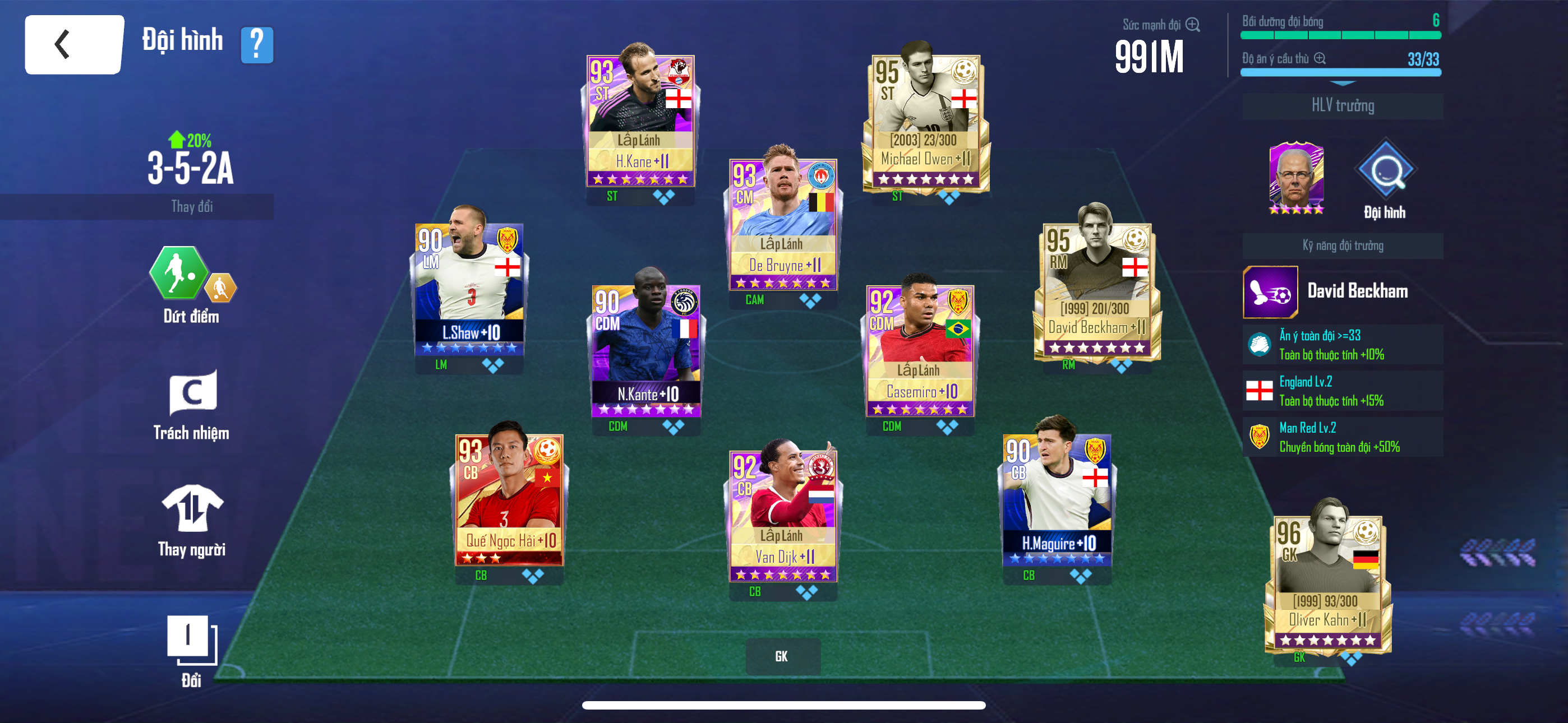The height and width of the screenshot is (723, 1568).
Task: Choose the De Bruyne CAM card
Action: click(783, 225)
